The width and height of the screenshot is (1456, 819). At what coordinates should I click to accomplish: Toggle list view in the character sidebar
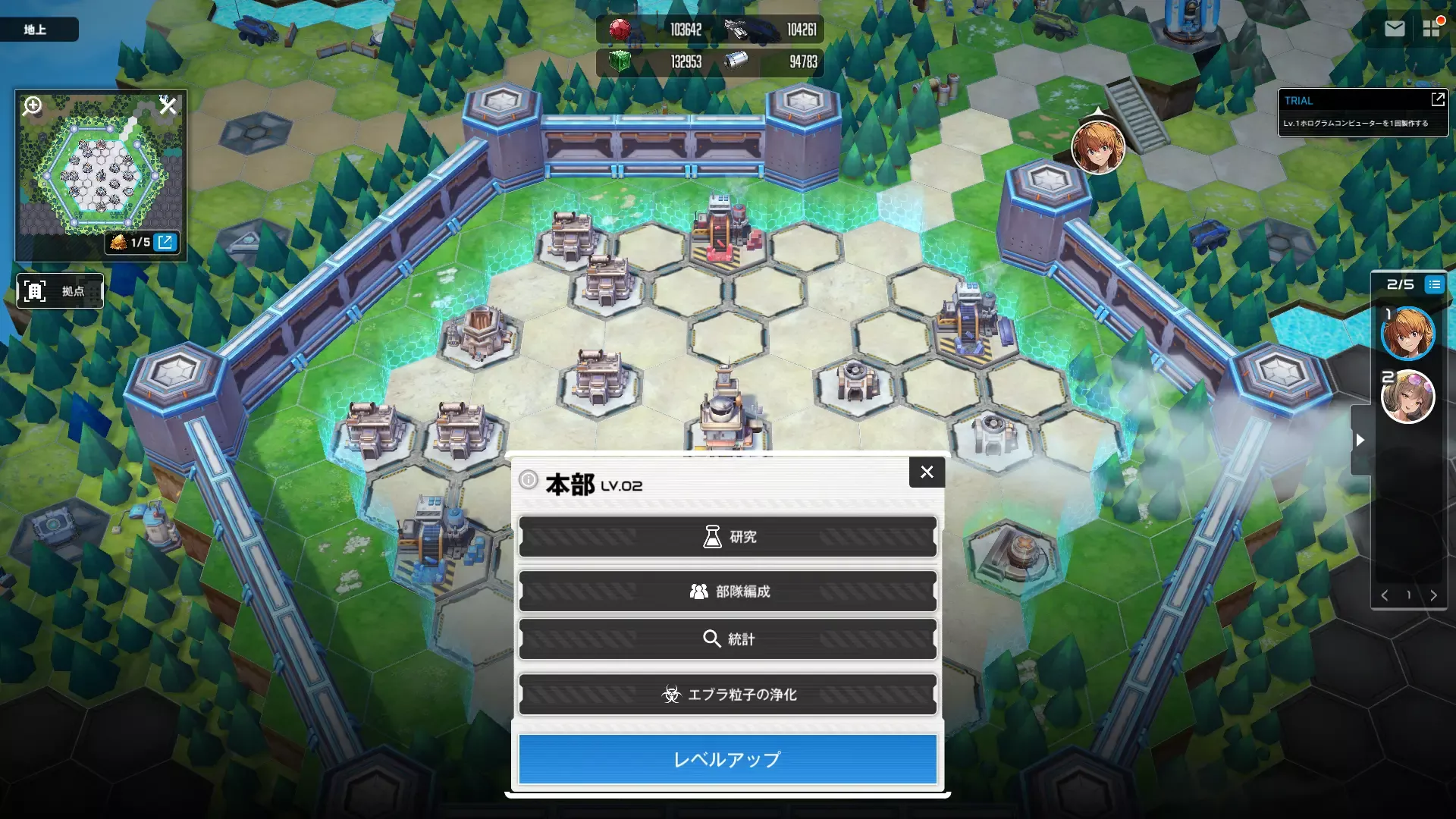(x=1434, y=284)
